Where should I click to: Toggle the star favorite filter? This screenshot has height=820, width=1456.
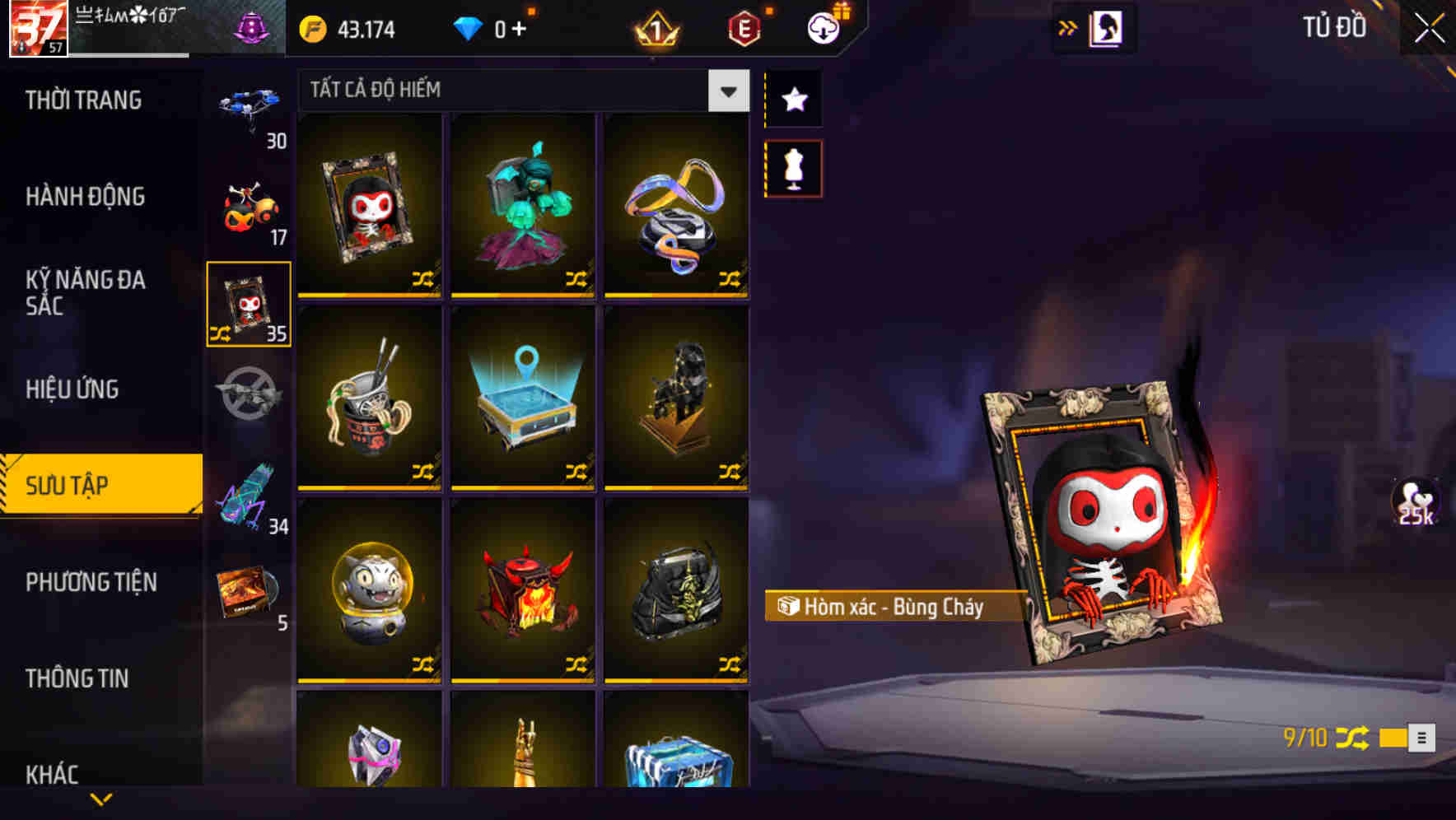click(793, 100)
